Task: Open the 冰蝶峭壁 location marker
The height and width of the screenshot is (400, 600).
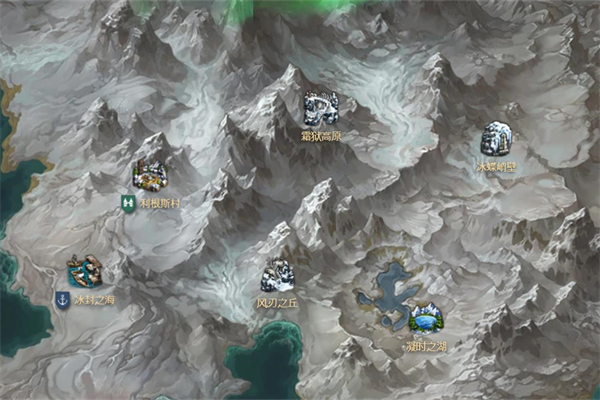Action: click(496, 138)
